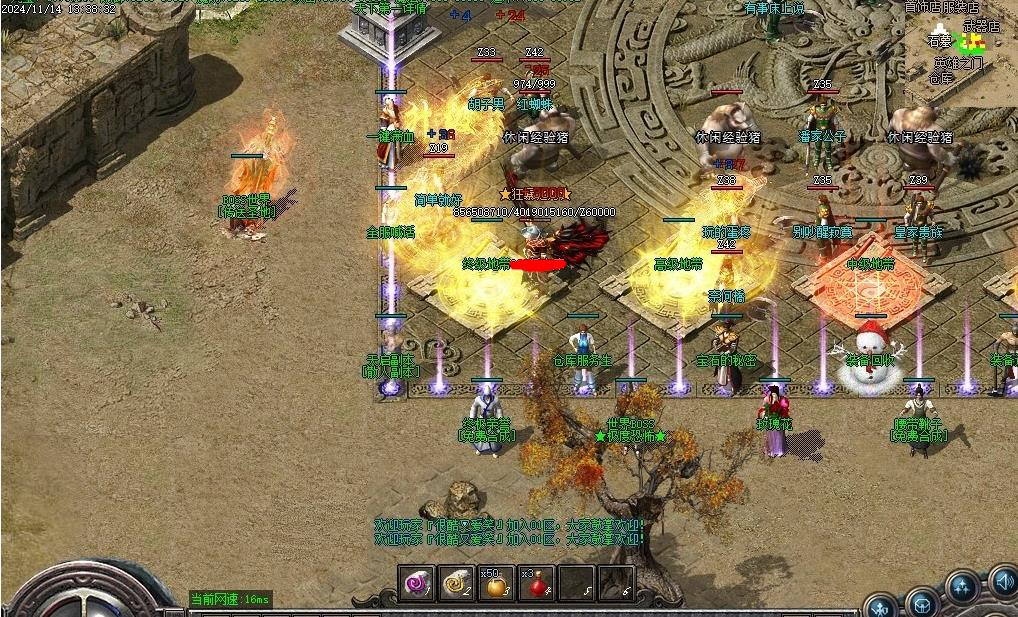Image resolution: width=1018 pixels, height=617 pixels.
Task: Select the golden fruit stack of 50
Action: click(497, 584)
